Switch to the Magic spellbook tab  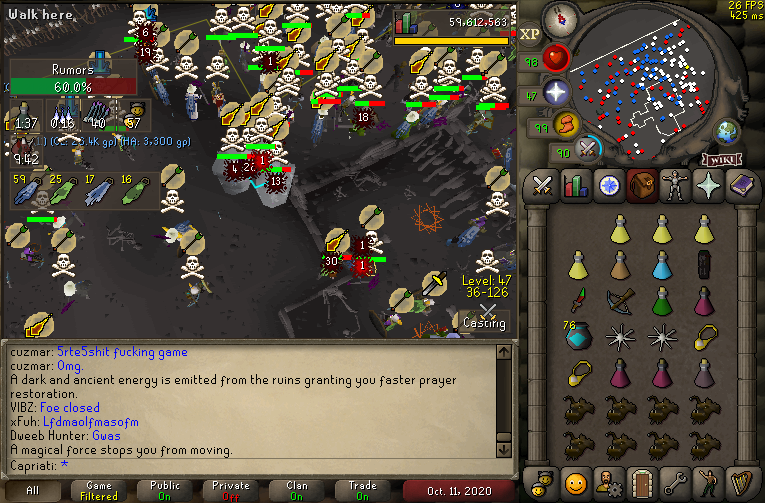(x=740, y=186)
